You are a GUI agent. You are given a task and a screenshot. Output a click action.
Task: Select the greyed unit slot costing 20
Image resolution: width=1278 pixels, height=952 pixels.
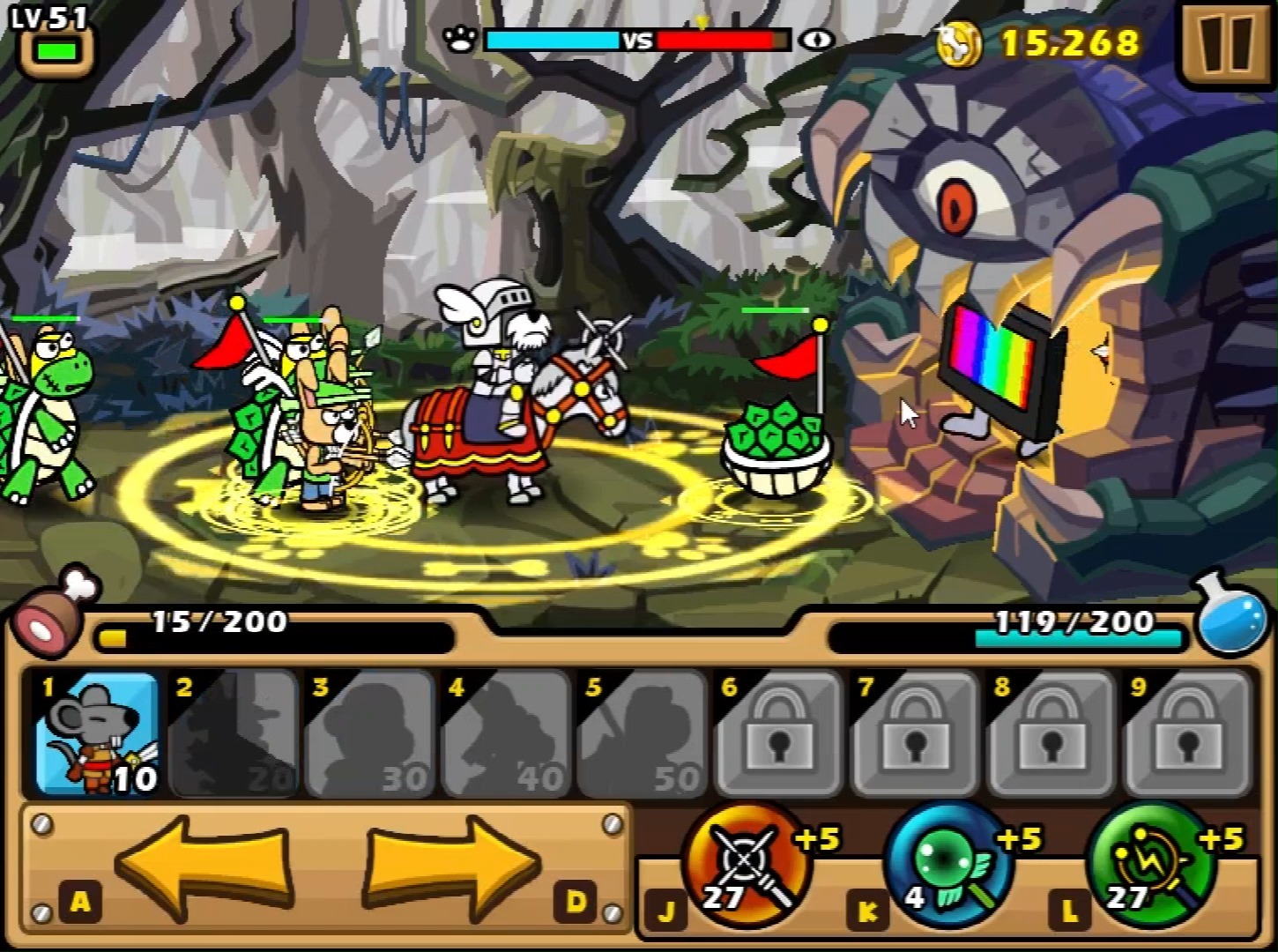pos(233,733)
